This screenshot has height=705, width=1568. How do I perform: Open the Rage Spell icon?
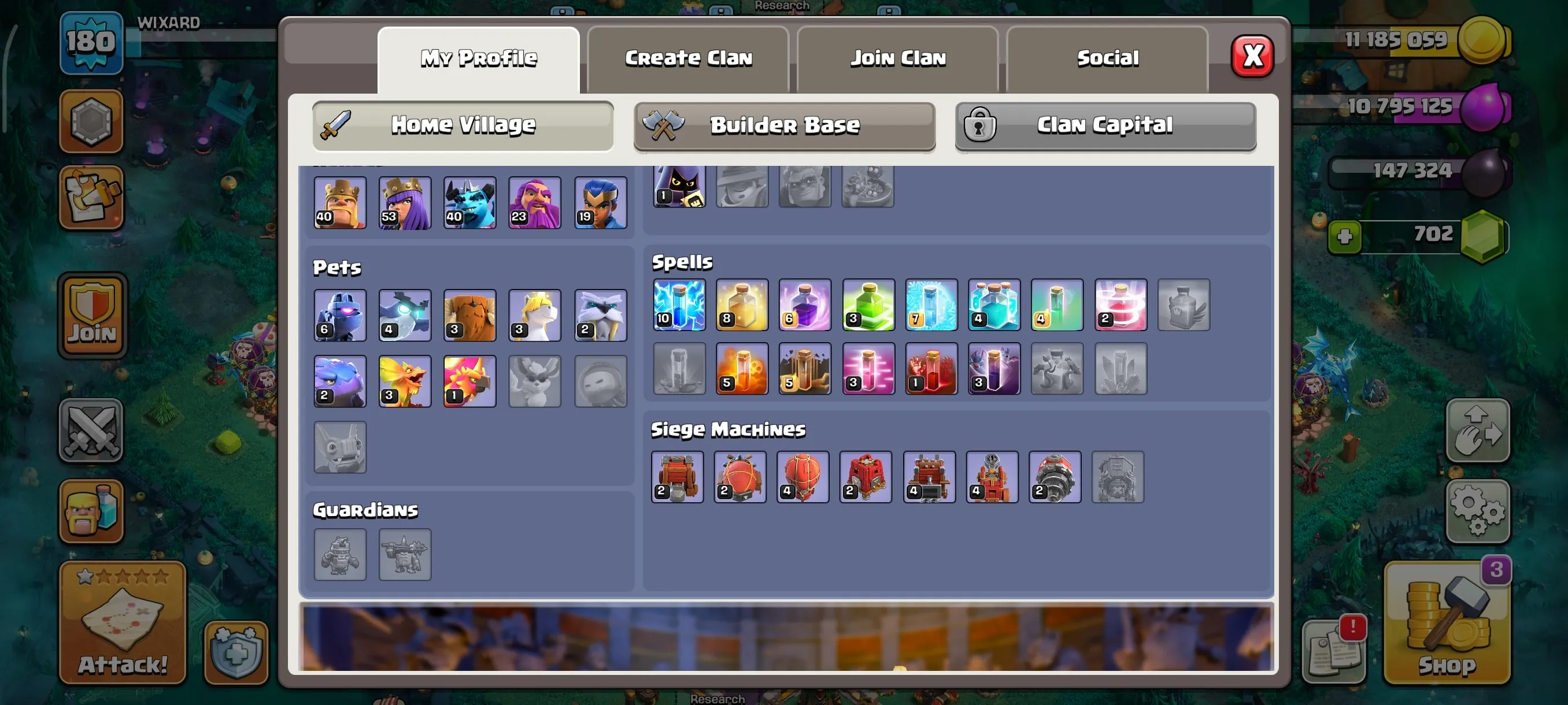805,306
